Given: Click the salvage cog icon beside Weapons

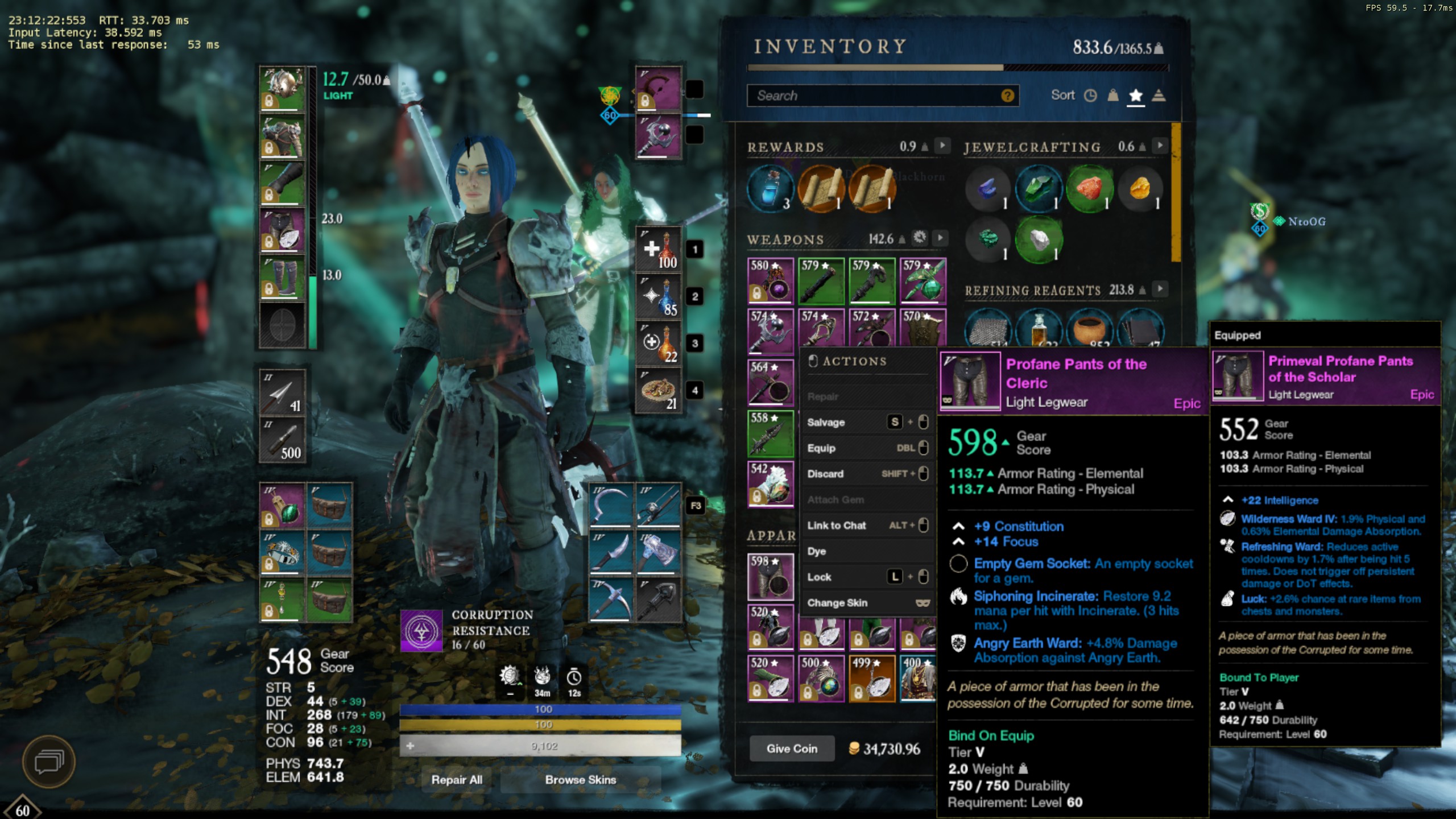Looking at the screenshot, I should [920, 238].
